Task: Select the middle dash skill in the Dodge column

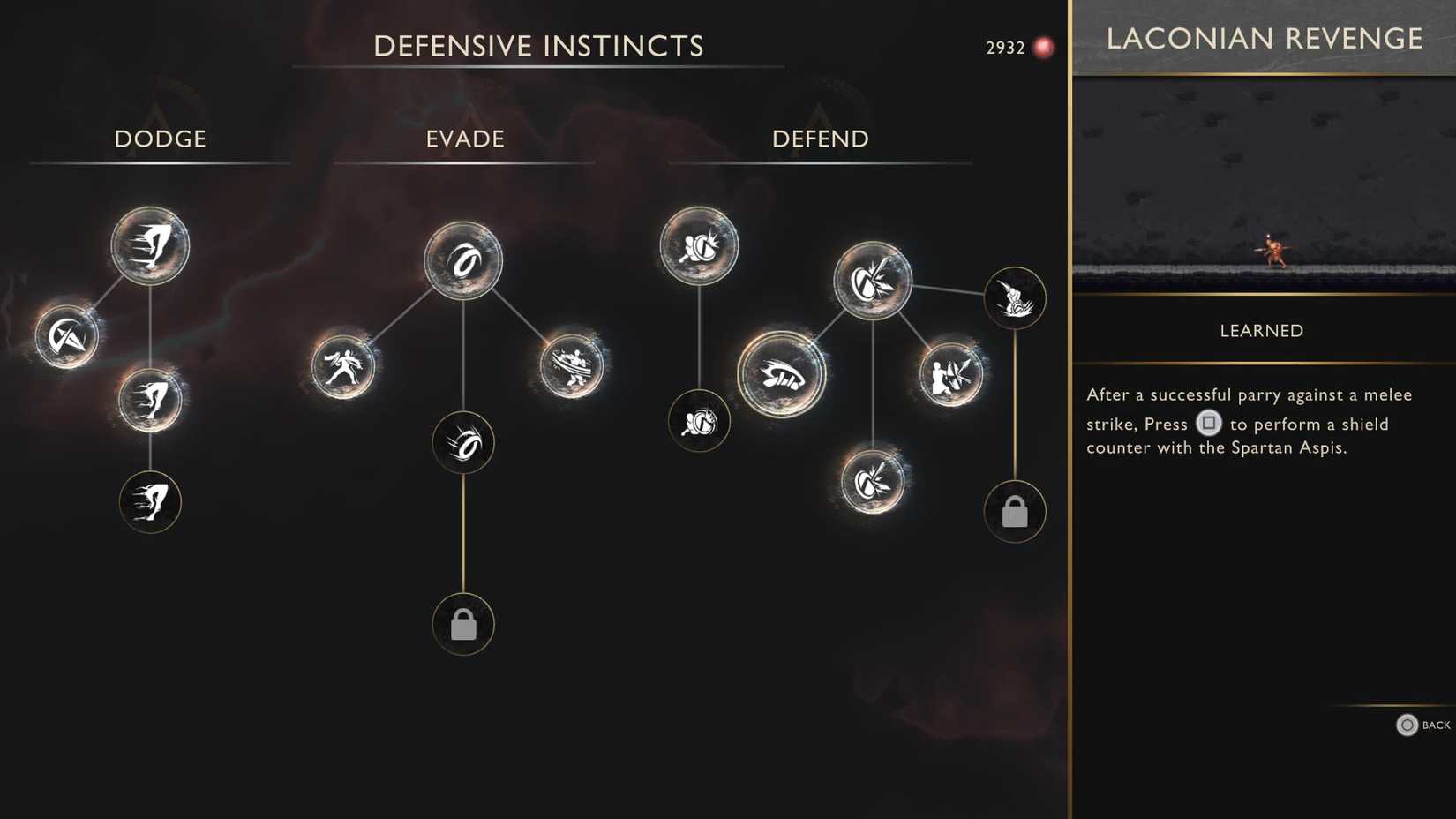Action: point(150,399)
